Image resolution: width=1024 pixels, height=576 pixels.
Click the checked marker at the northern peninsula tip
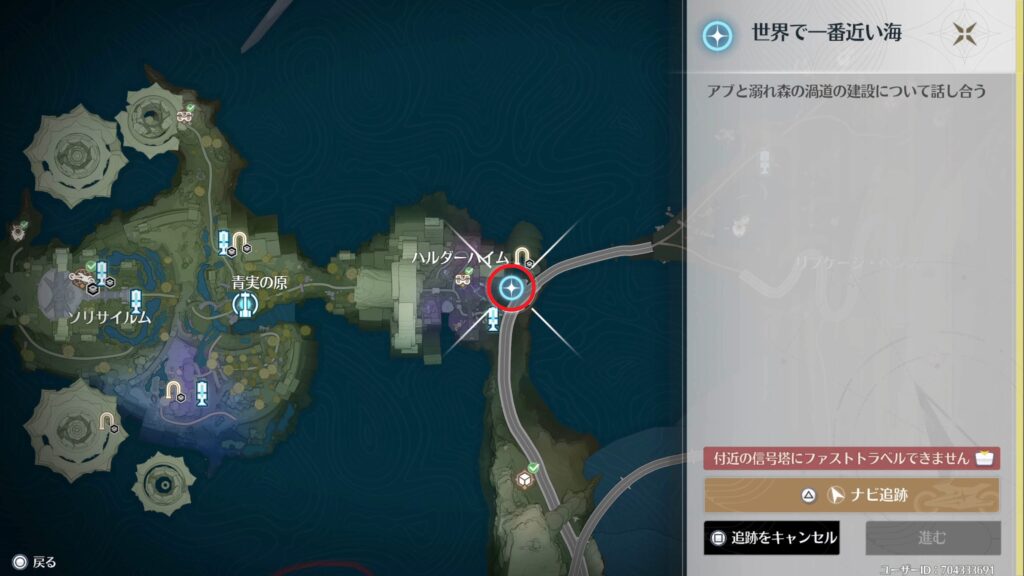click(184, 115)
